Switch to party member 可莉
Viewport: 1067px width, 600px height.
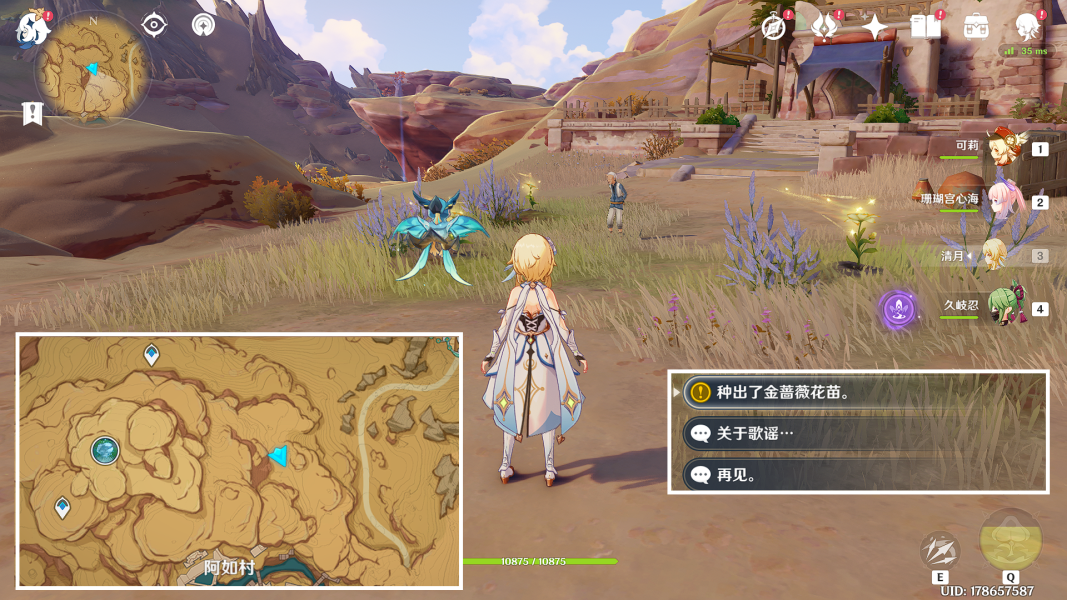(1001, 148)
